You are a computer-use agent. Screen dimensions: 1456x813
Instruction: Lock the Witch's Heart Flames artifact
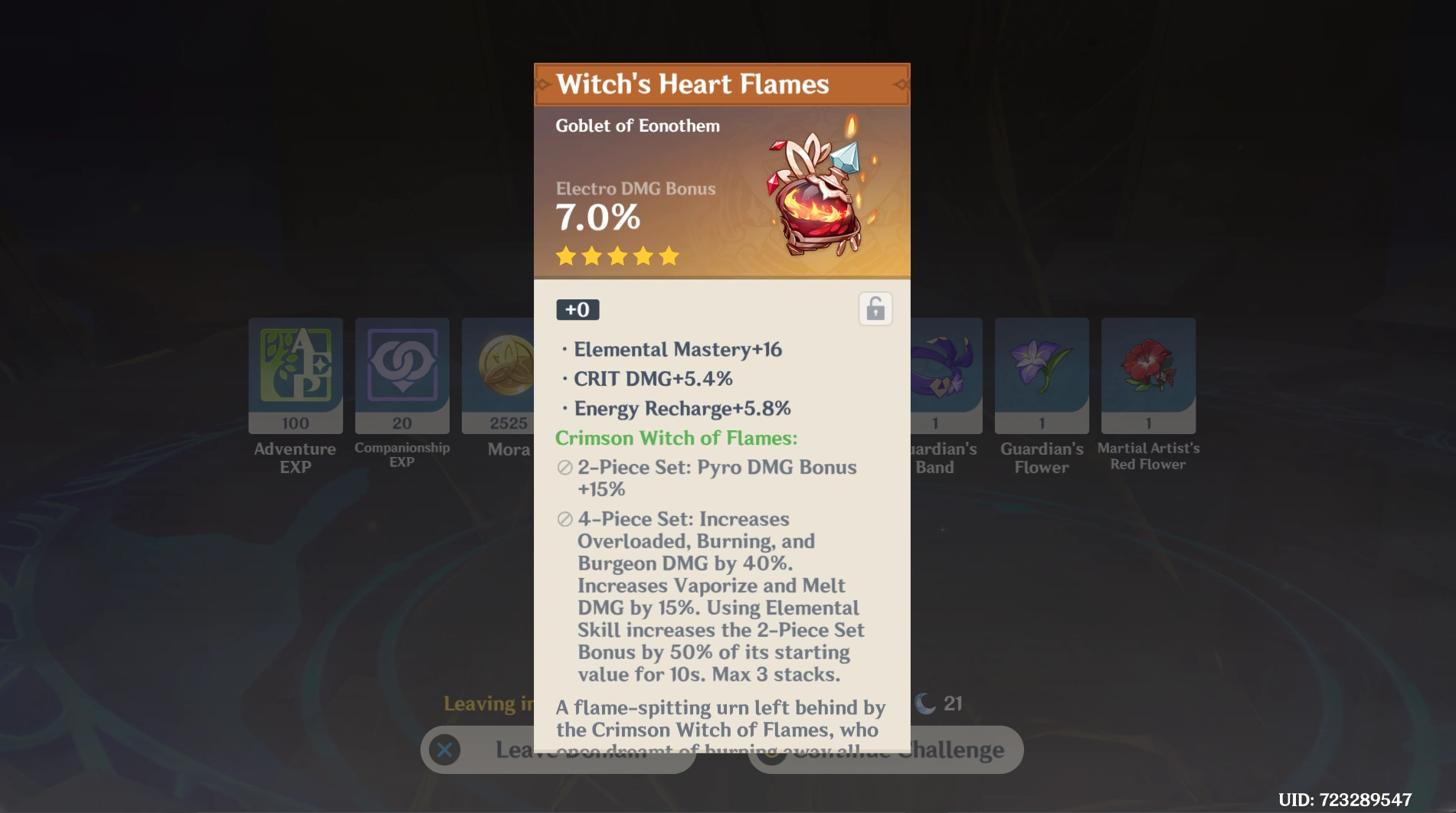point(875,309)
